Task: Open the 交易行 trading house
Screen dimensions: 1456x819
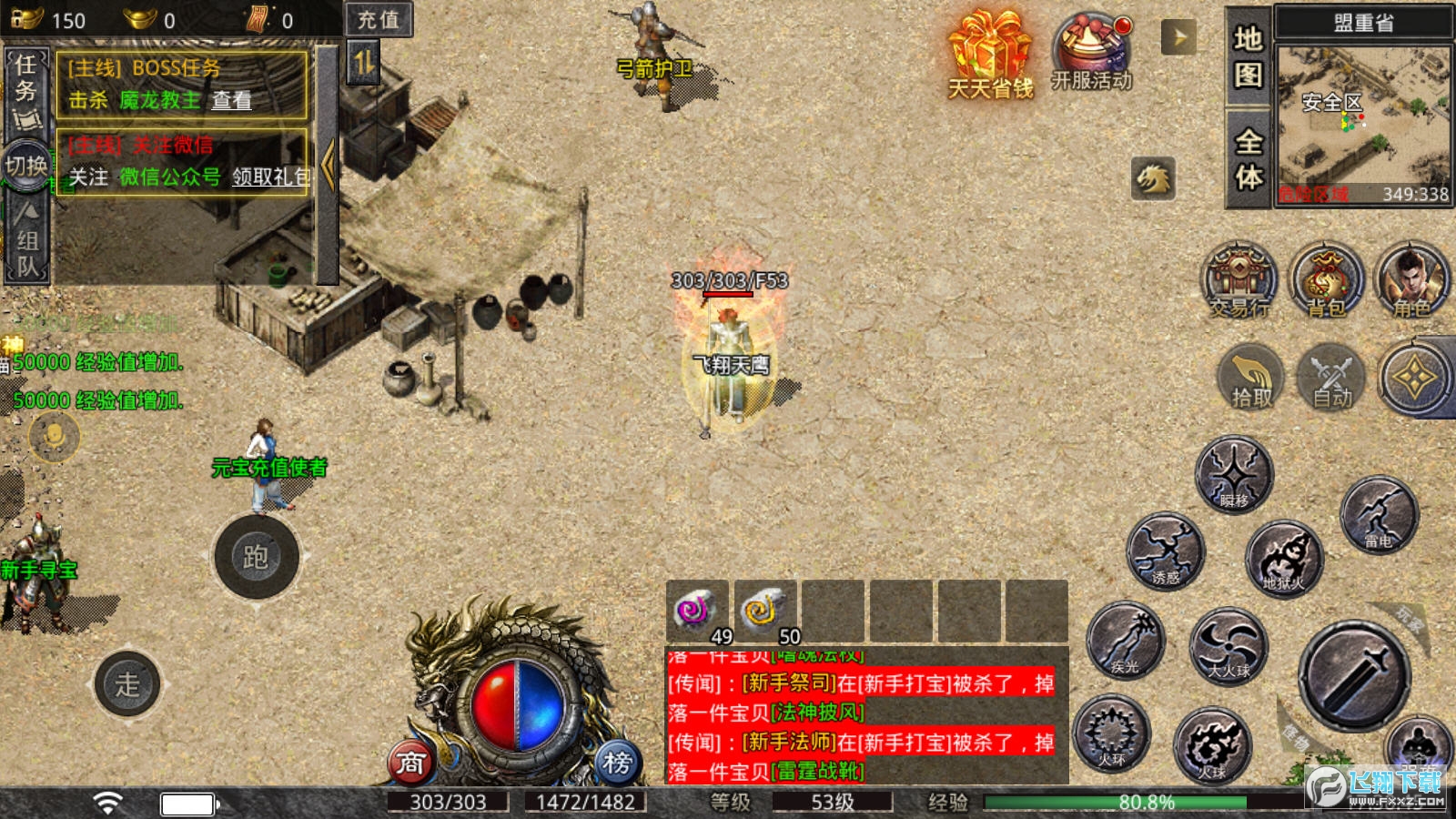Action: click(1239, 279)
